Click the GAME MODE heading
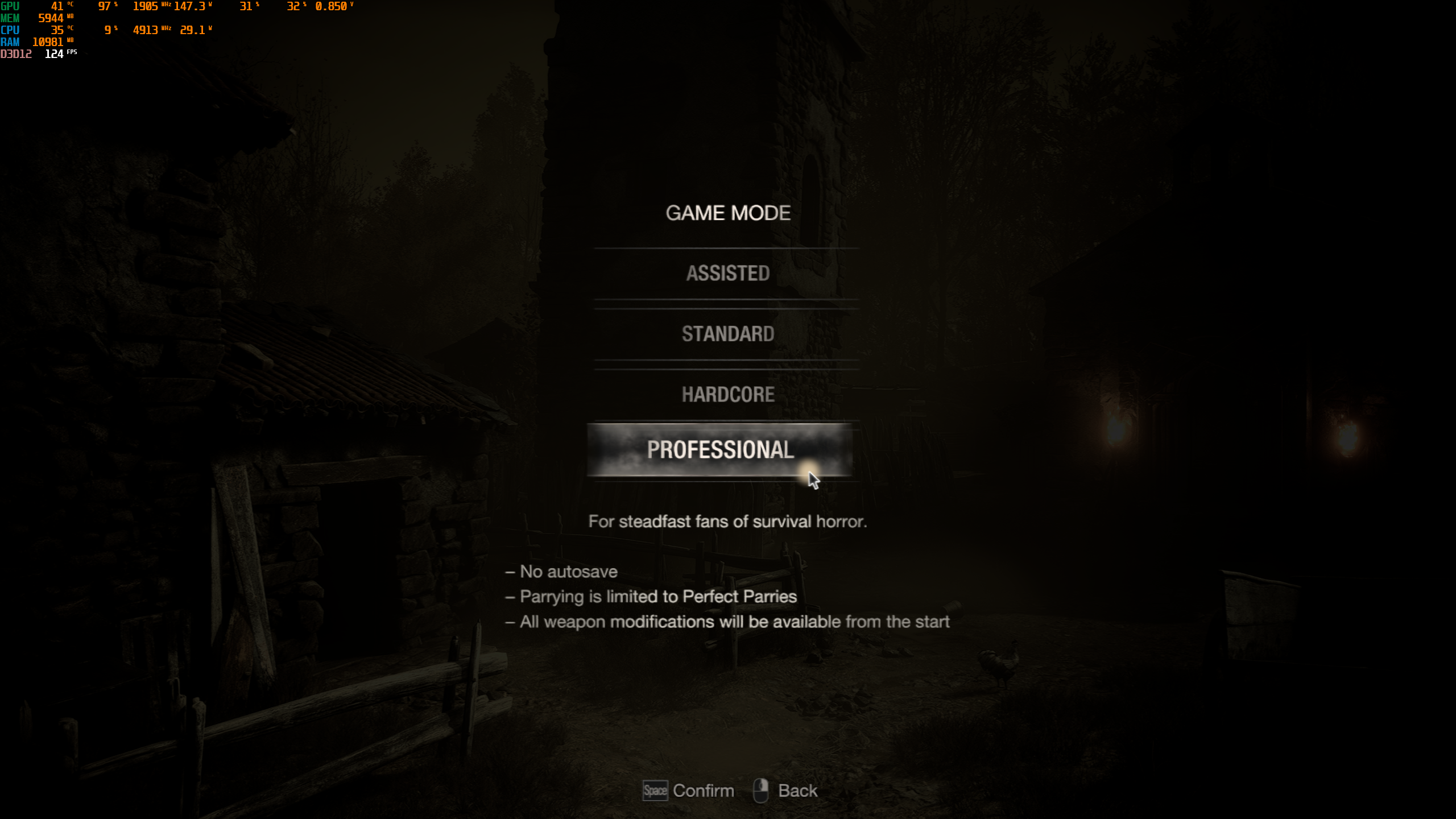 (x=728, y=213)
